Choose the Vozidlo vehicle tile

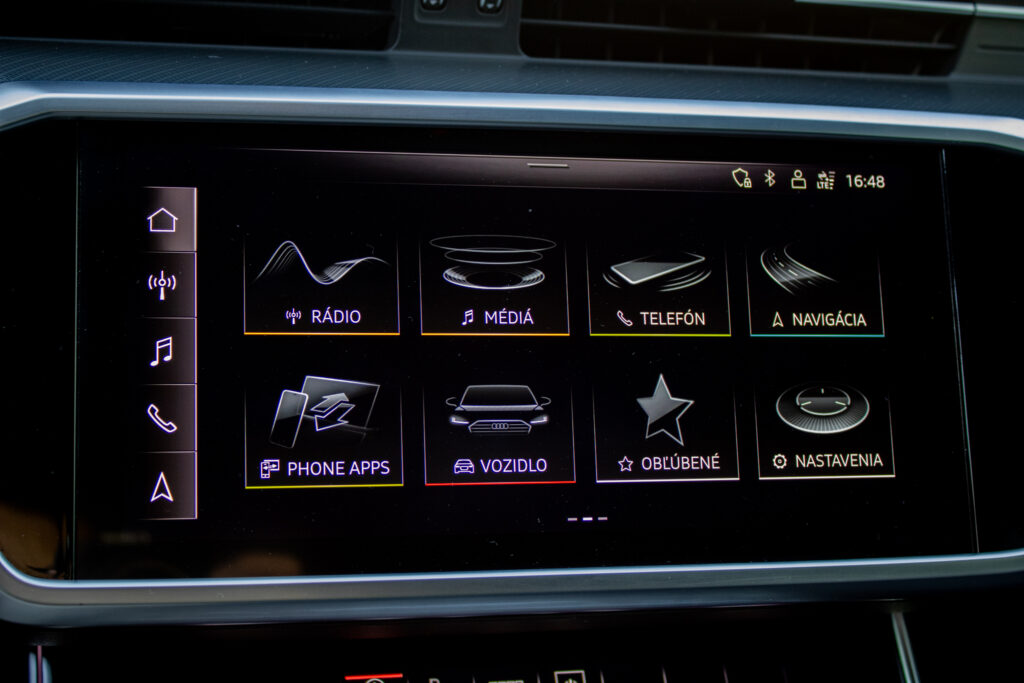[x=499, y=432]
